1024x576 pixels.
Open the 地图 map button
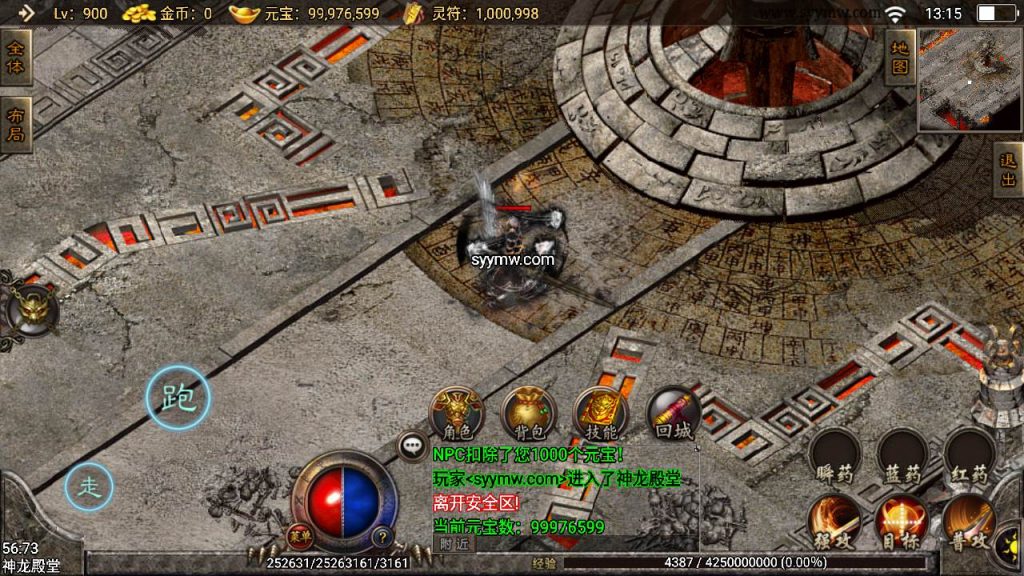point(900,57)
